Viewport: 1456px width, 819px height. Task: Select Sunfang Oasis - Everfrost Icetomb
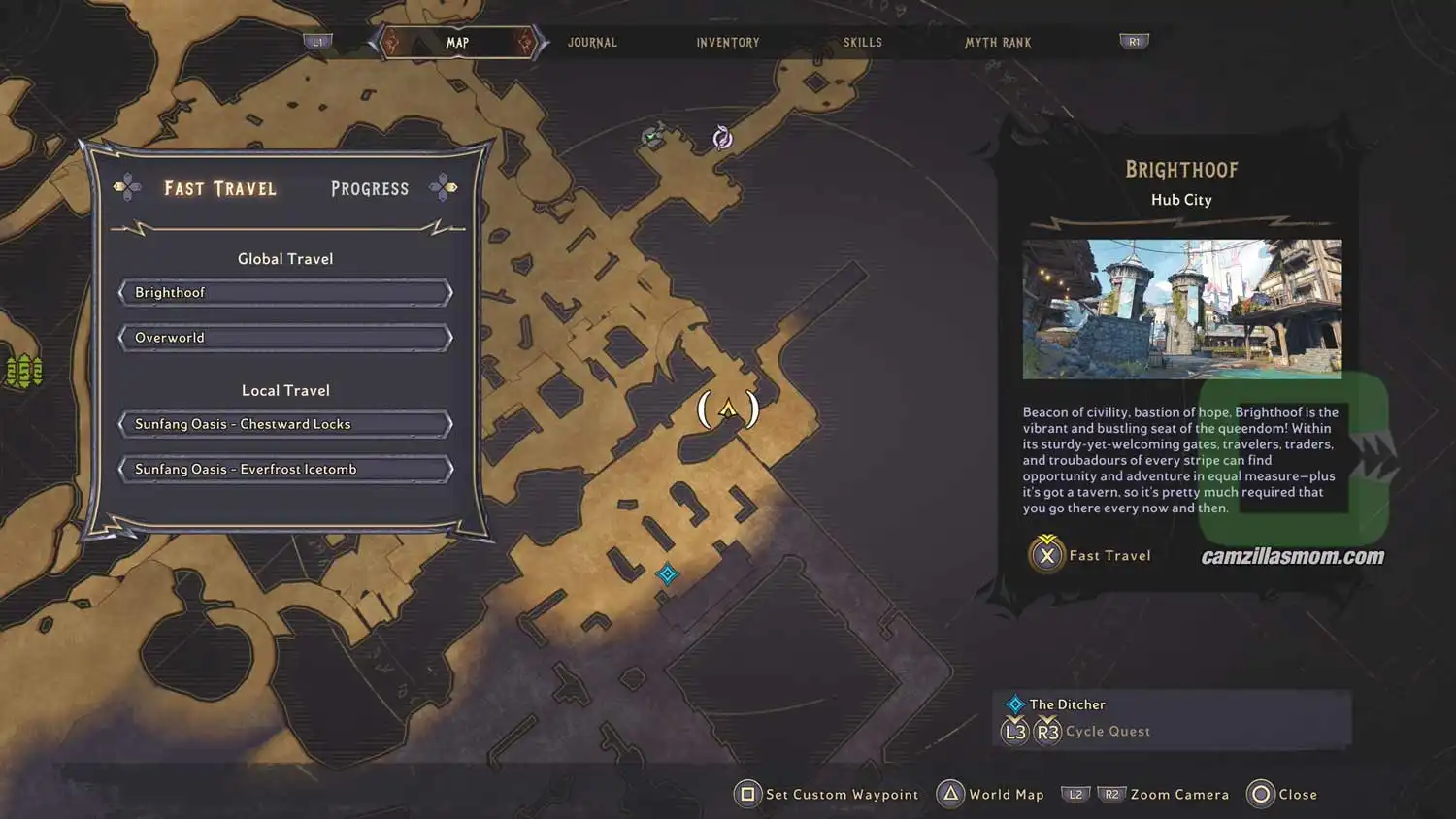point(285,470)
